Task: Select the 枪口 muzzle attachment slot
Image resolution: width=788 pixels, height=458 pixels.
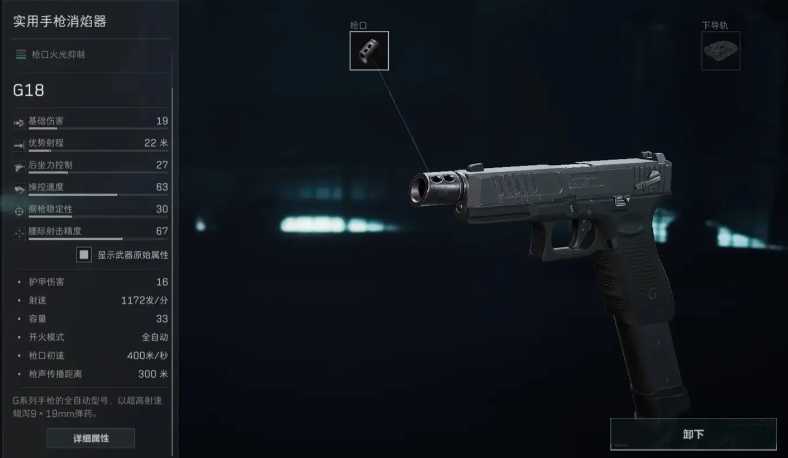Action: [x=369, y=50]
